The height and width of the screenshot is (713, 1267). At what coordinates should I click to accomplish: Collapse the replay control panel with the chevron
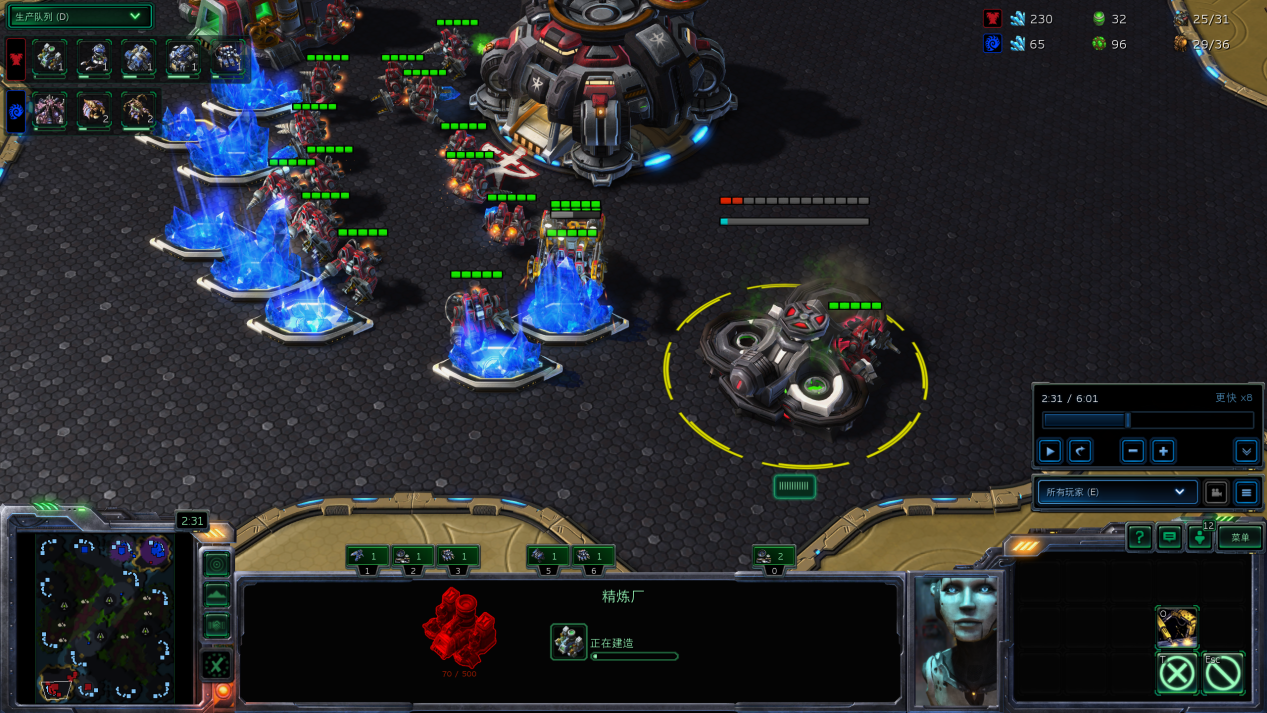point(1245,451)
